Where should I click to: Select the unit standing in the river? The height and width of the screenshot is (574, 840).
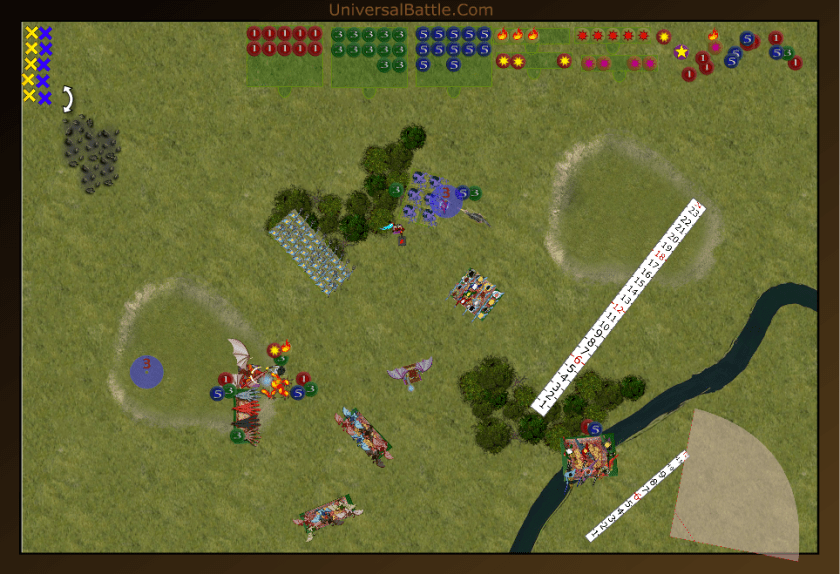coord(589,460)
